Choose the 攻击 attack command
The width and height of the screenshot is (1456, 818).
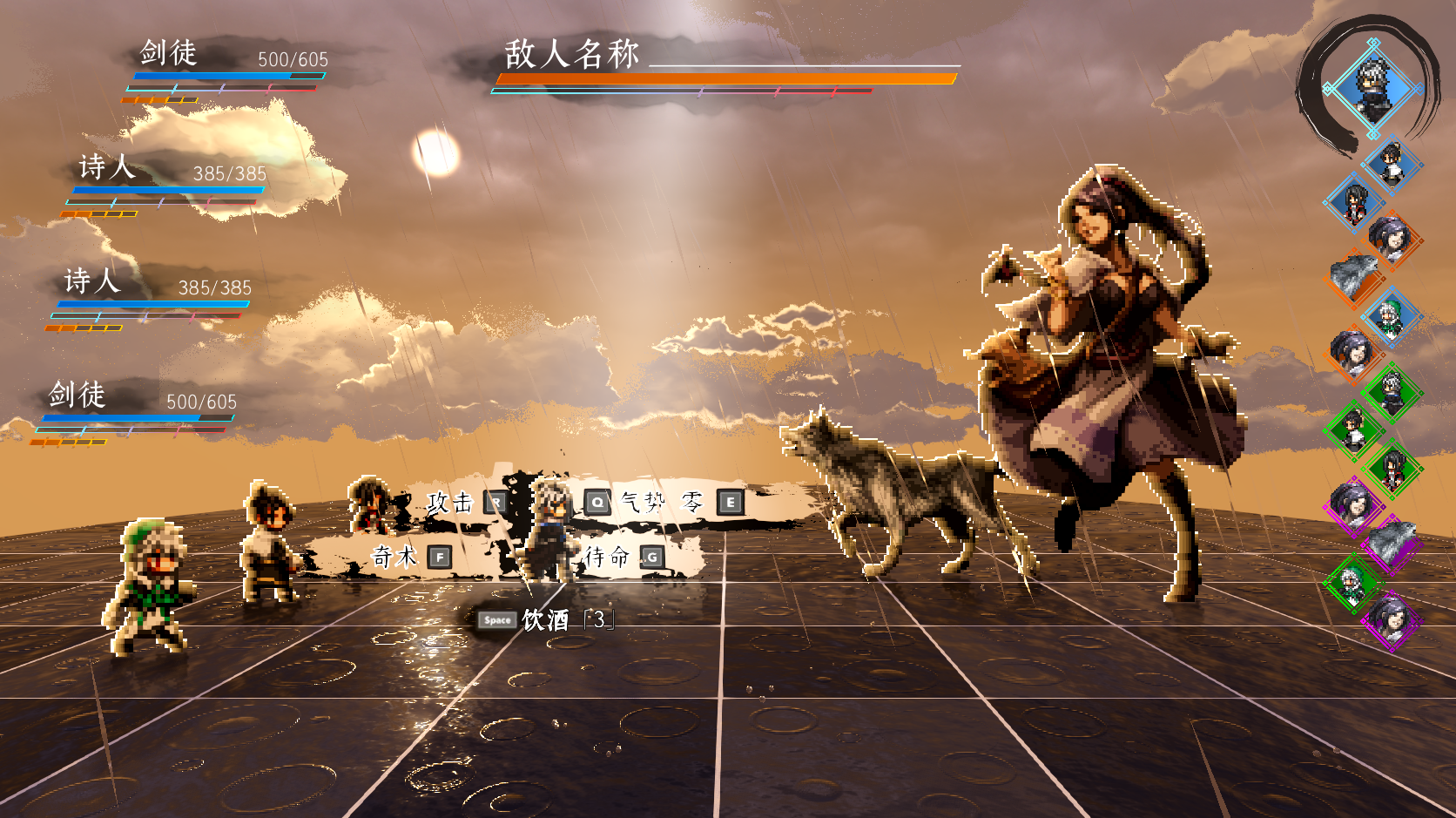(x=450, y=503)
